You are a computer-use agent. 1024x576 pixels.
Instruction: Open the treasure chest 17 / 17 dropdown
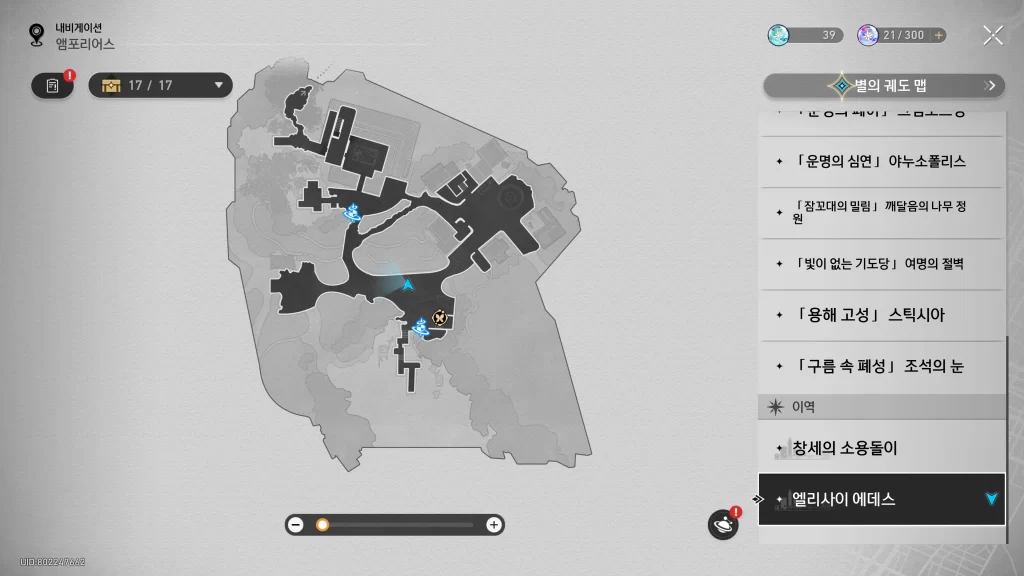click(x=161, y=85)
